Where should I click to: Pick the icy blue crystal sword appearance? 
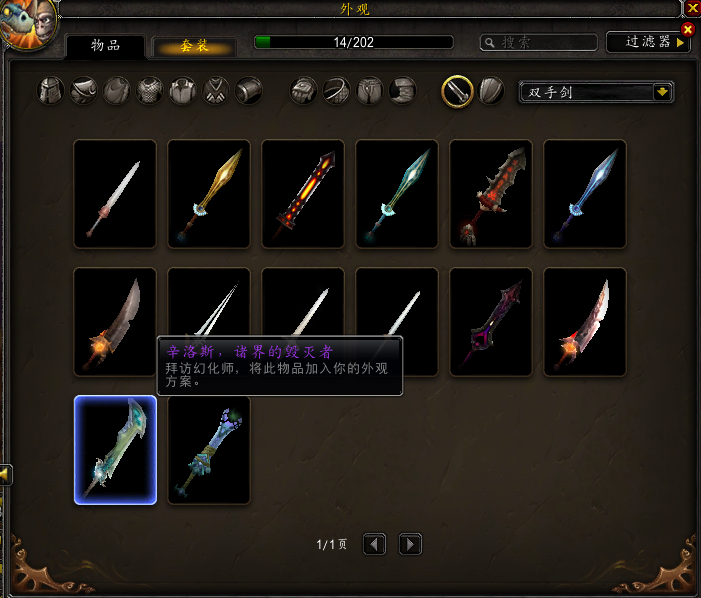[585, 194]
